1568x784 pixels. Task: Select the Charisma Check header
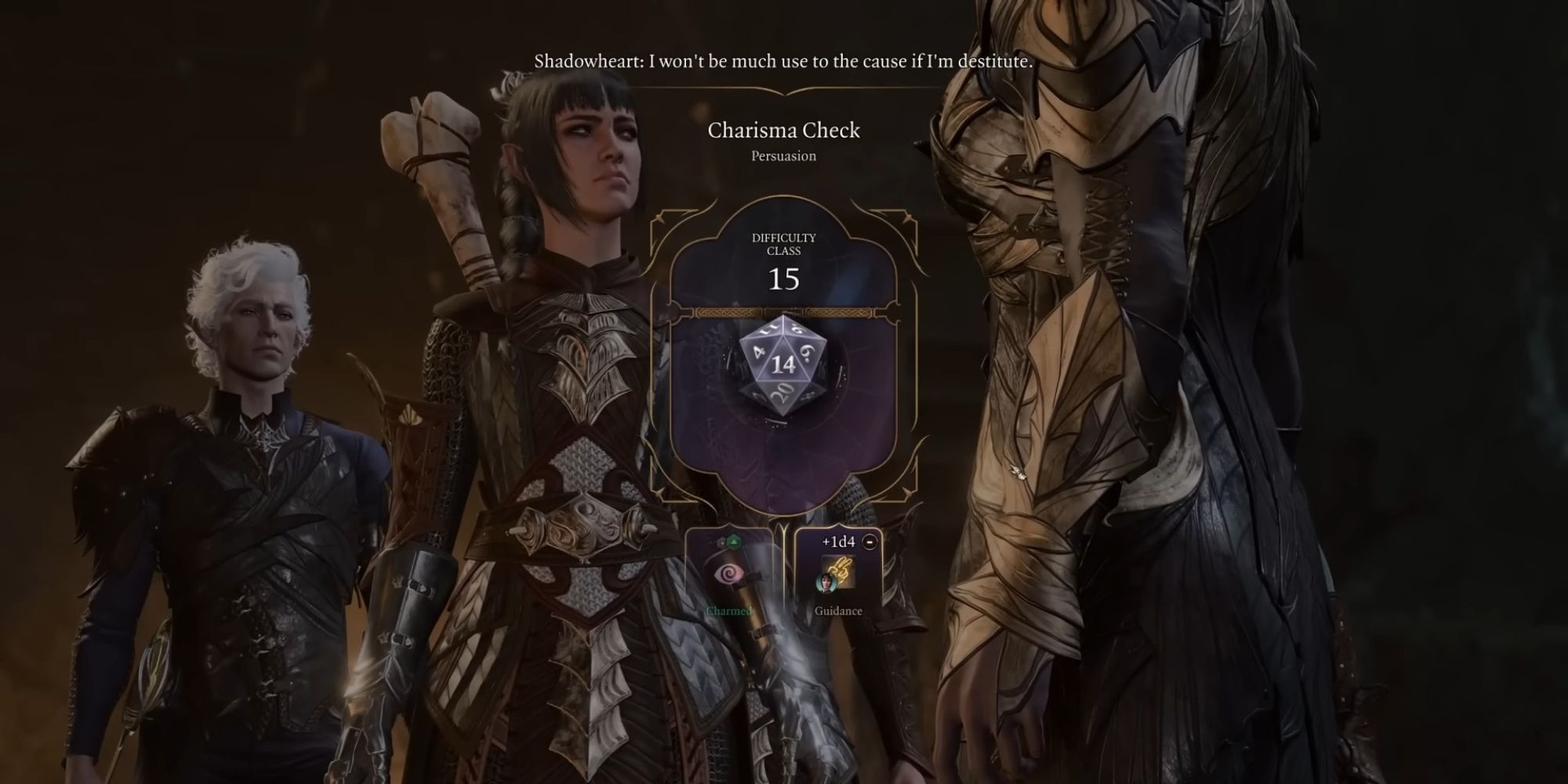tap(783, 130)
